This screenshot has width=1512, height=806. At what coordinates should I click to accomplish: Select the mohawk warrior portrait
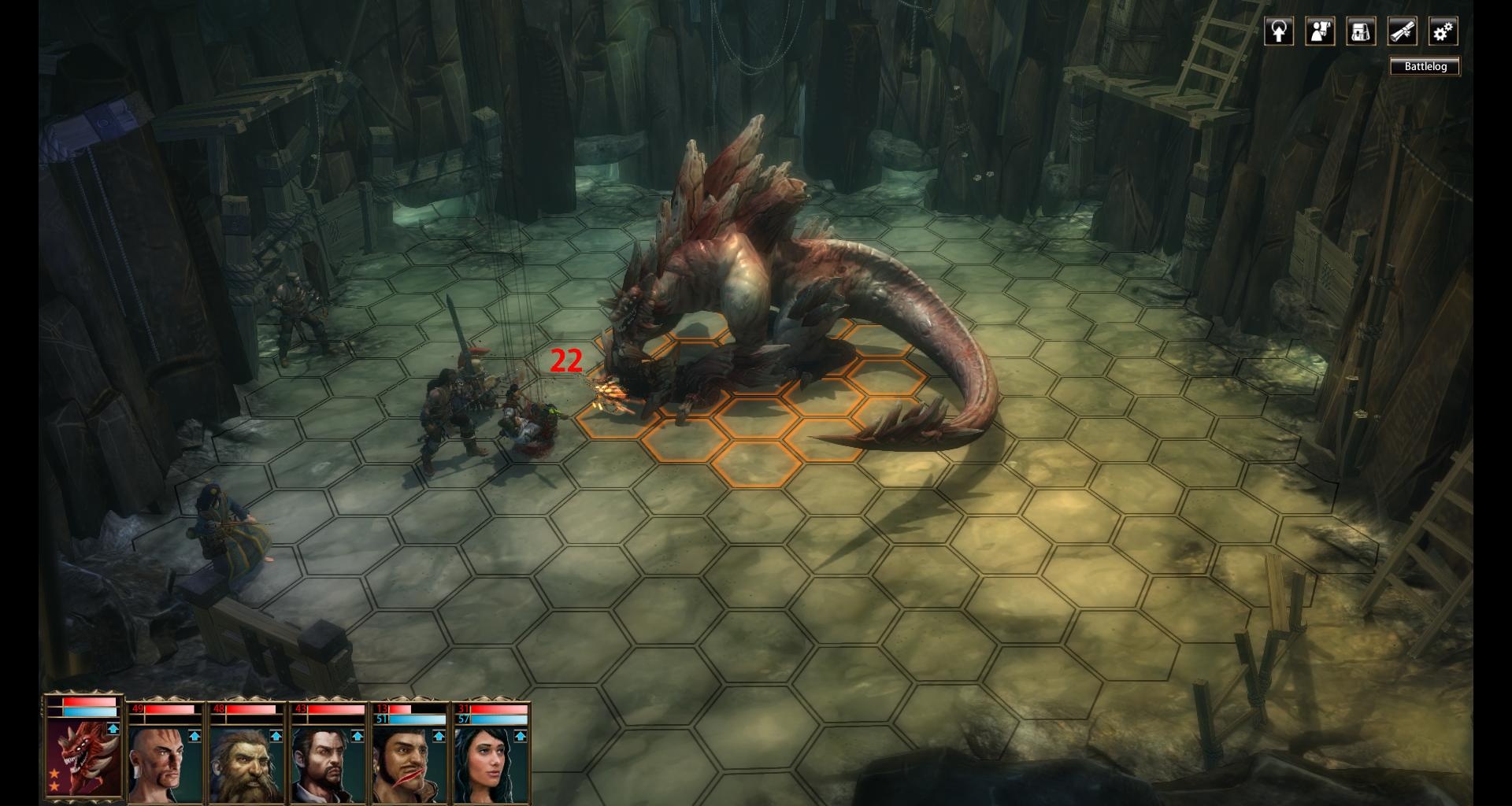pyautogui.click(x=161, y=763)
